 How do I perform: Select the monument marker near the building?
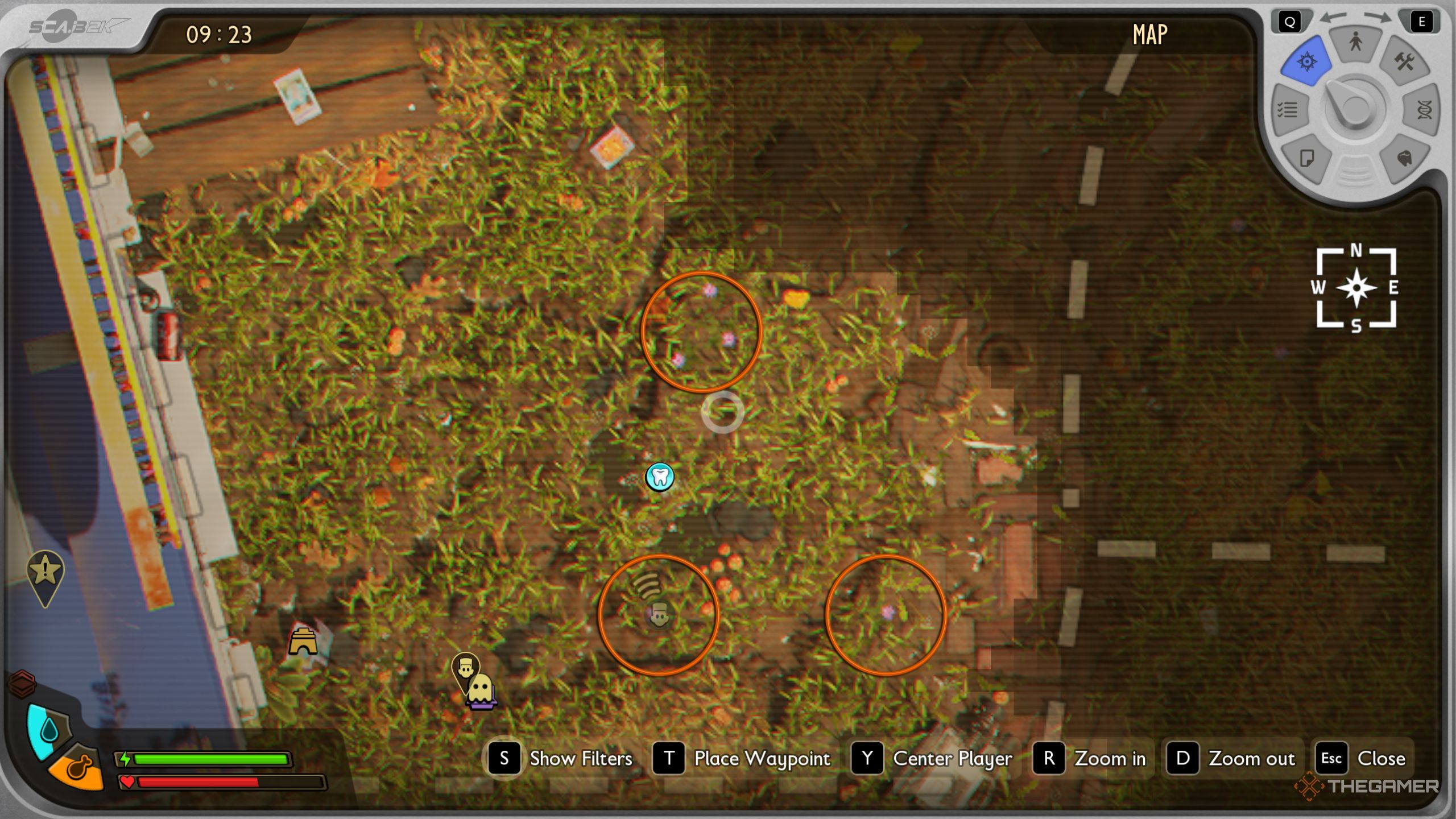(x=304, y=642)
